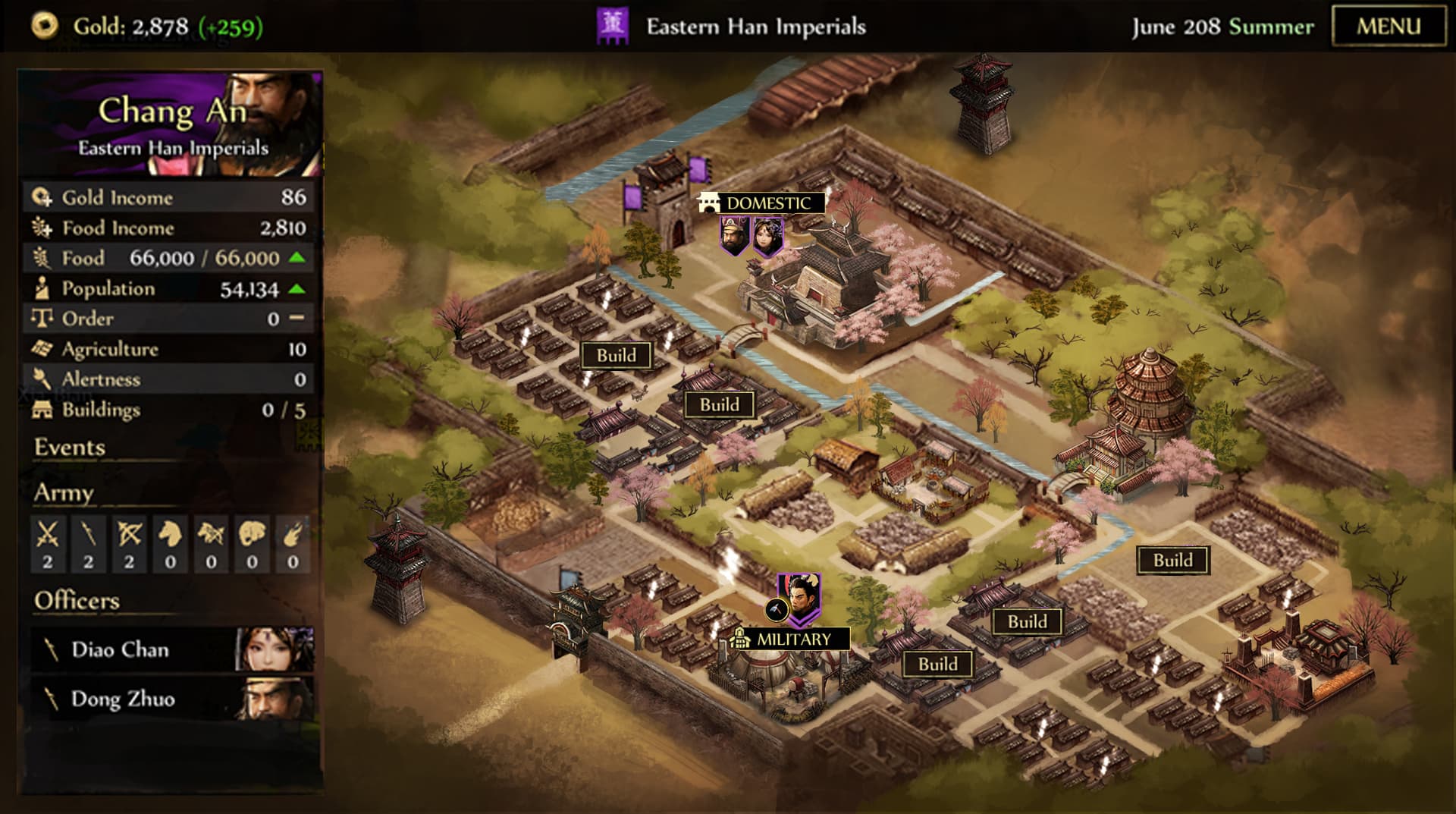
Task: Click the Buildings icon showing 0/5
Action: point(42,410)
